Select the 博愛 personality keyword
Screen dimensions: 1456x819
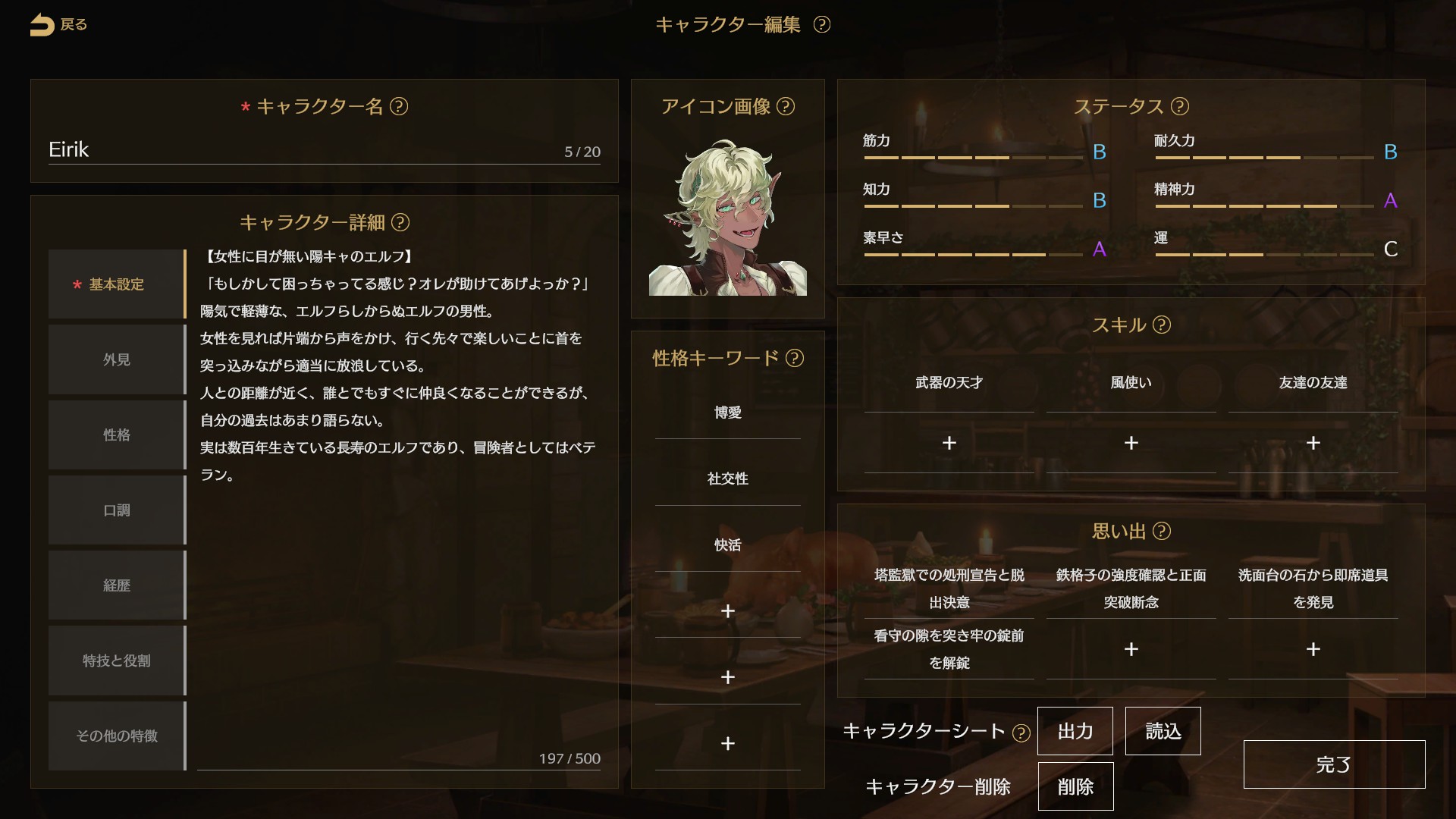pyautogui.click(x=727, y=413)
